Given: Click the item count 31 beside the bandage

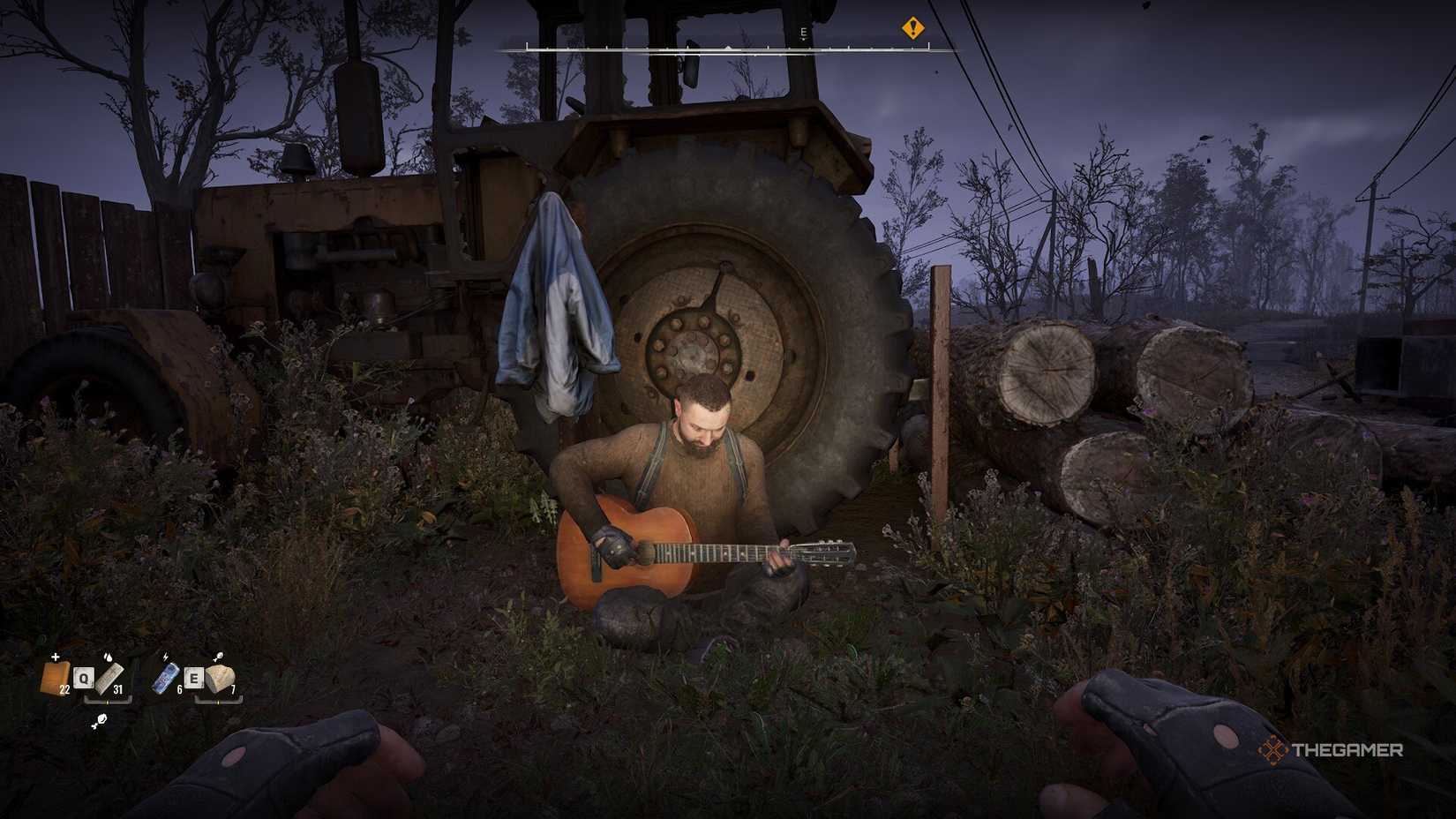Looking at the screenshot, I should [118, 689].
